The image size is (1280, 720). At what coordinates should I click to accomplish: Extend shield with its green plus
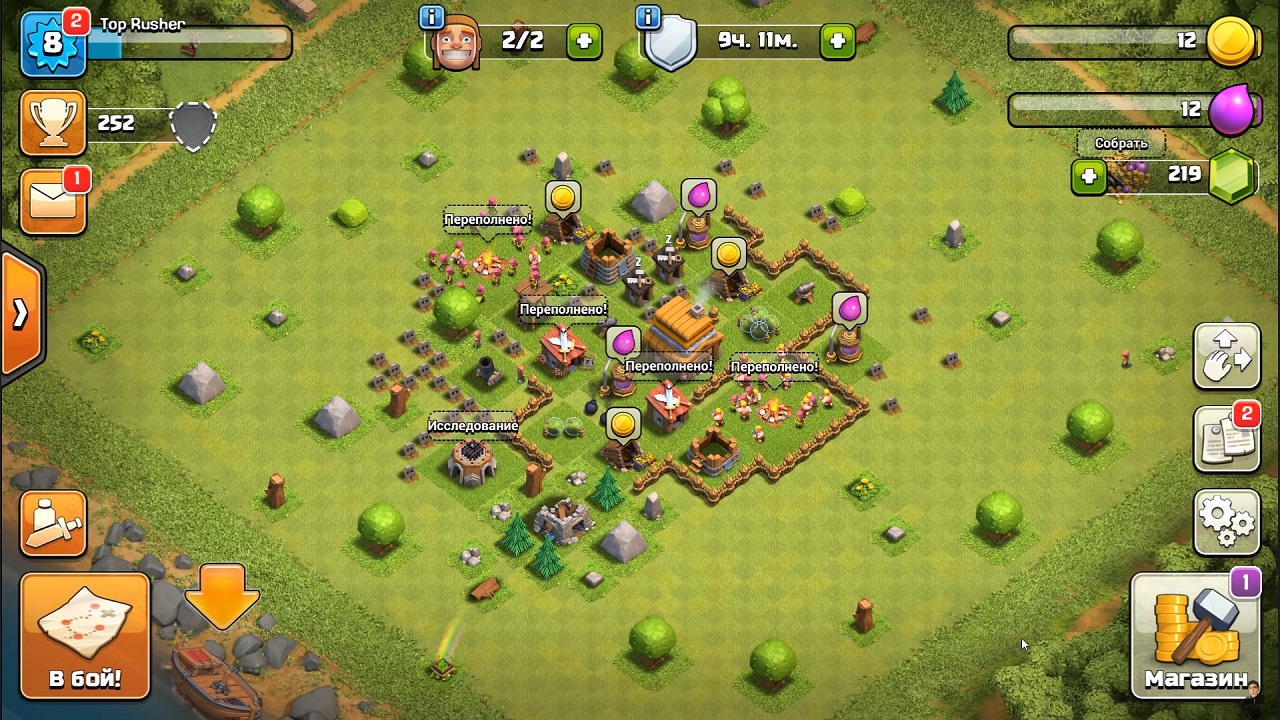pos(837,41)
